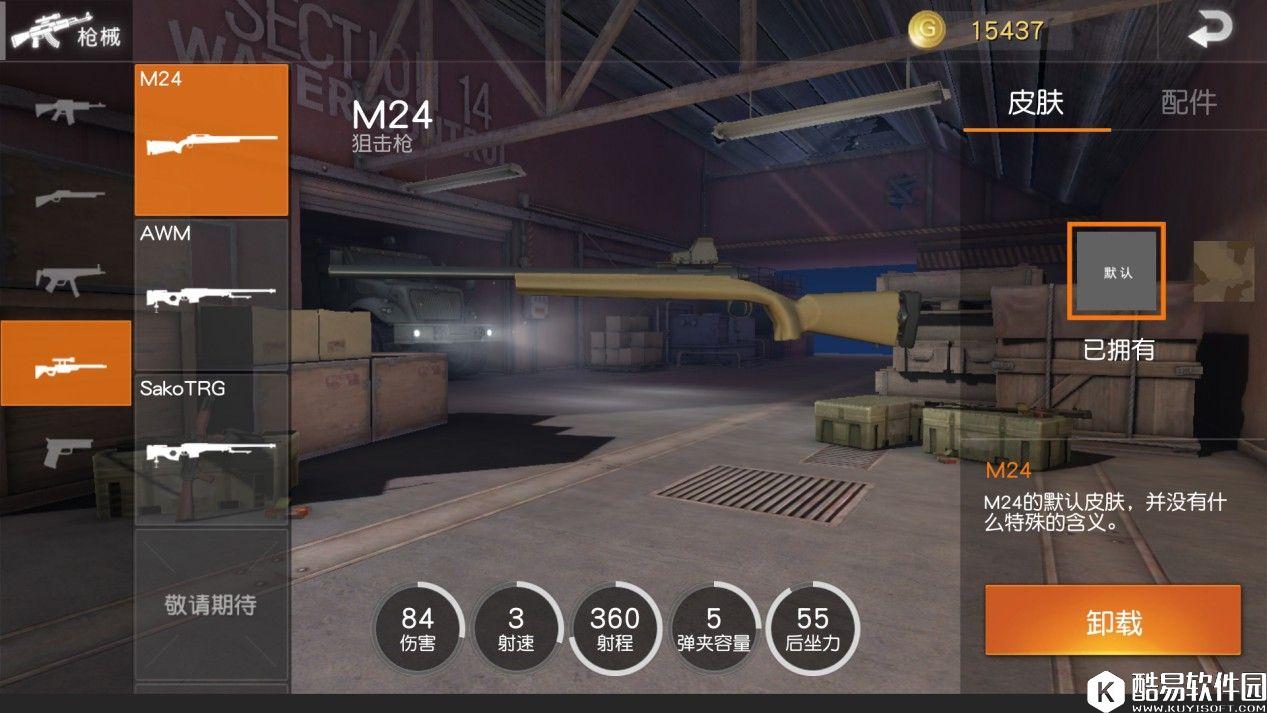Switch to the 皮肤 skins tab
This screenshot has width=1267, height=713.
click(x=1036, y=103)
